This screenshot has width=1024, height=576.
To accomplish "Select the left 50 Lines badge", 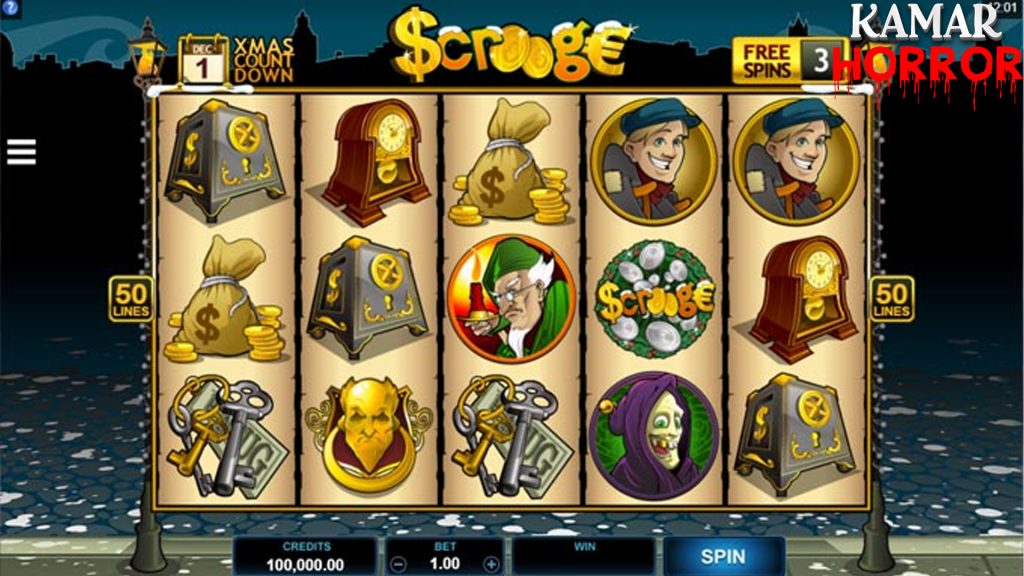I will pos(131,299).
